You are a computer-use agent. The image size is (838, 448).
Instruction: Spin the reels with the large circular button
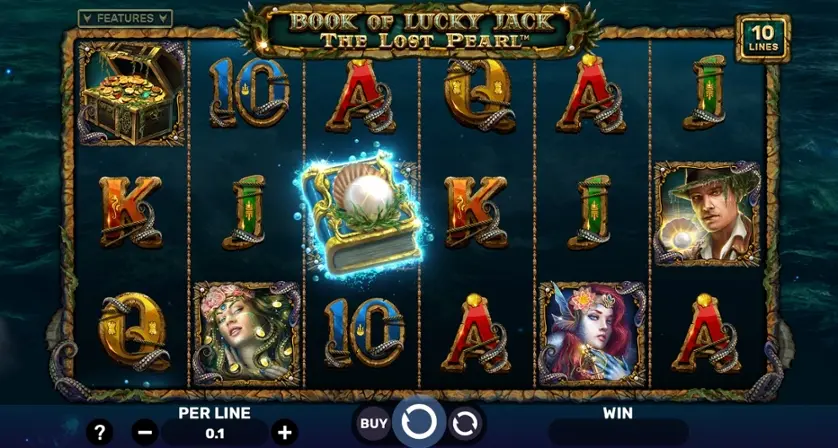pyautogui.click(x=418, y=424)
